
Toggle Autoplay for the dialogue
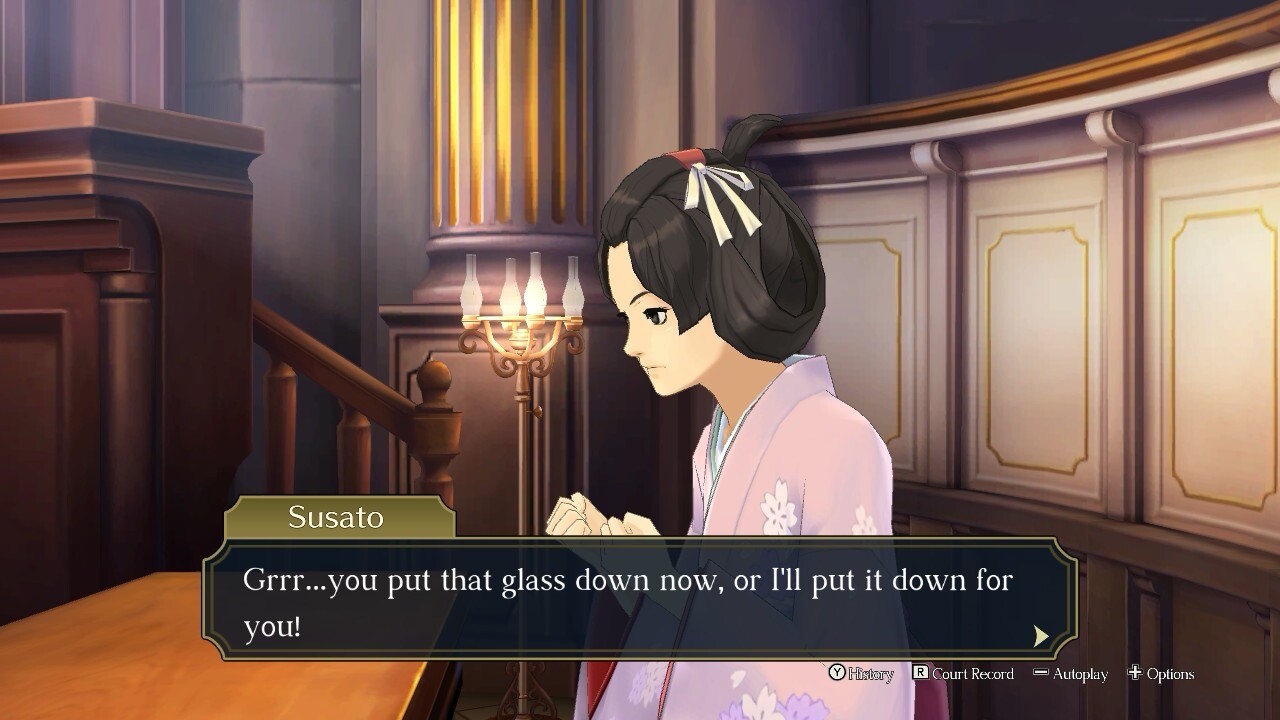pos(1070,674)
